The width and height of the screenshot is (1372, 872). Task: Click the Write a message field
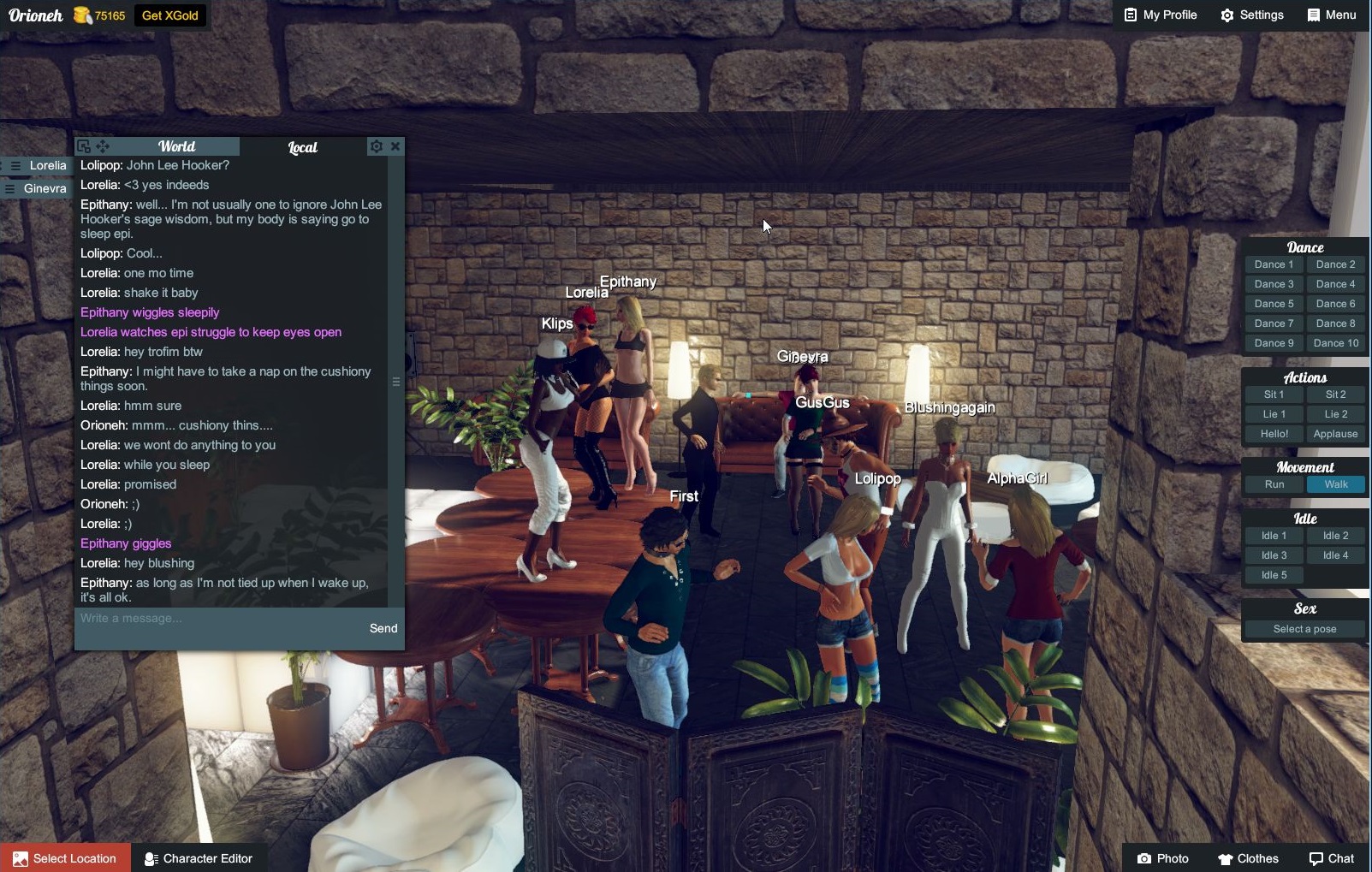coord(171,617)
